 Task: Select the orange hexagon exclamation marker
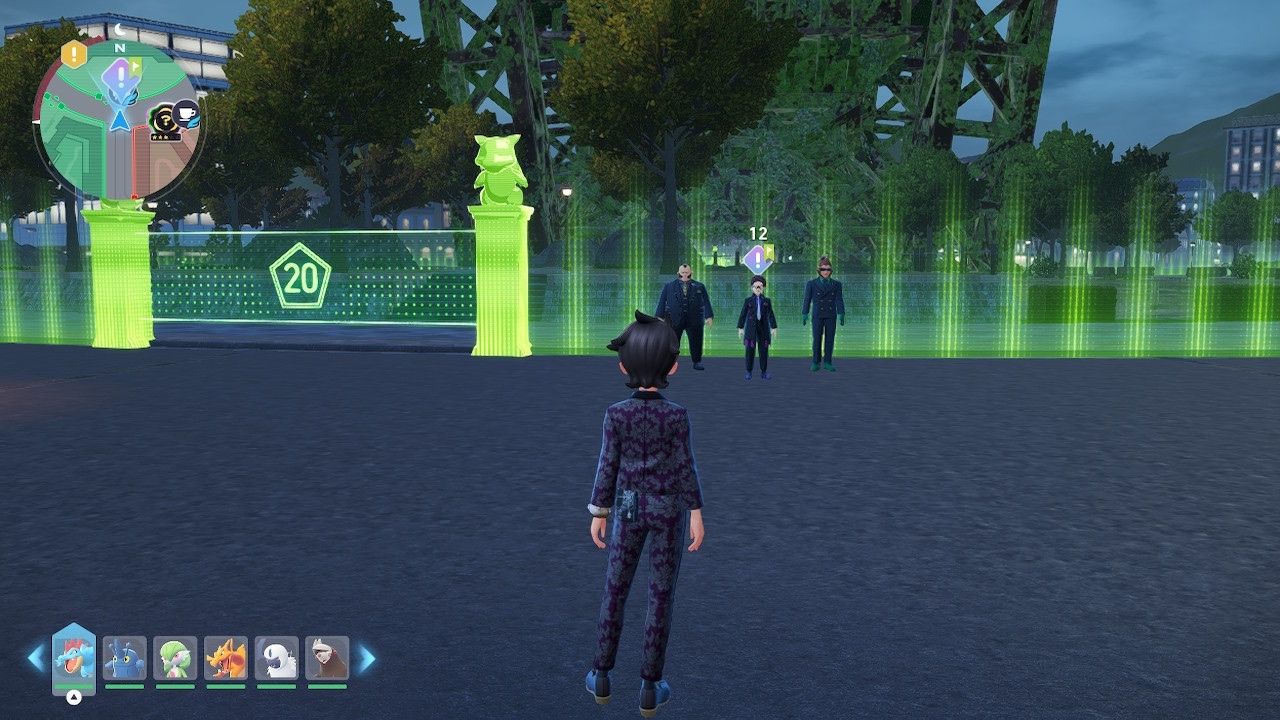74,53
